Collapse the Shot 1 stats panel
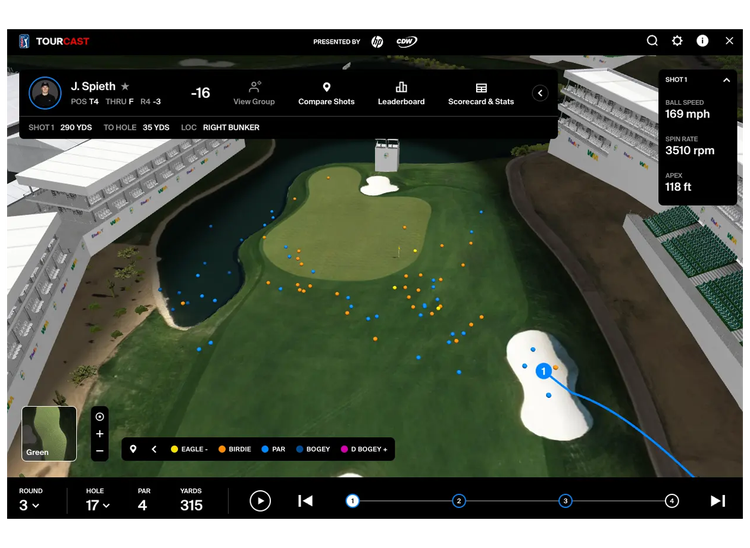750x548 pixels. (726, 80)
